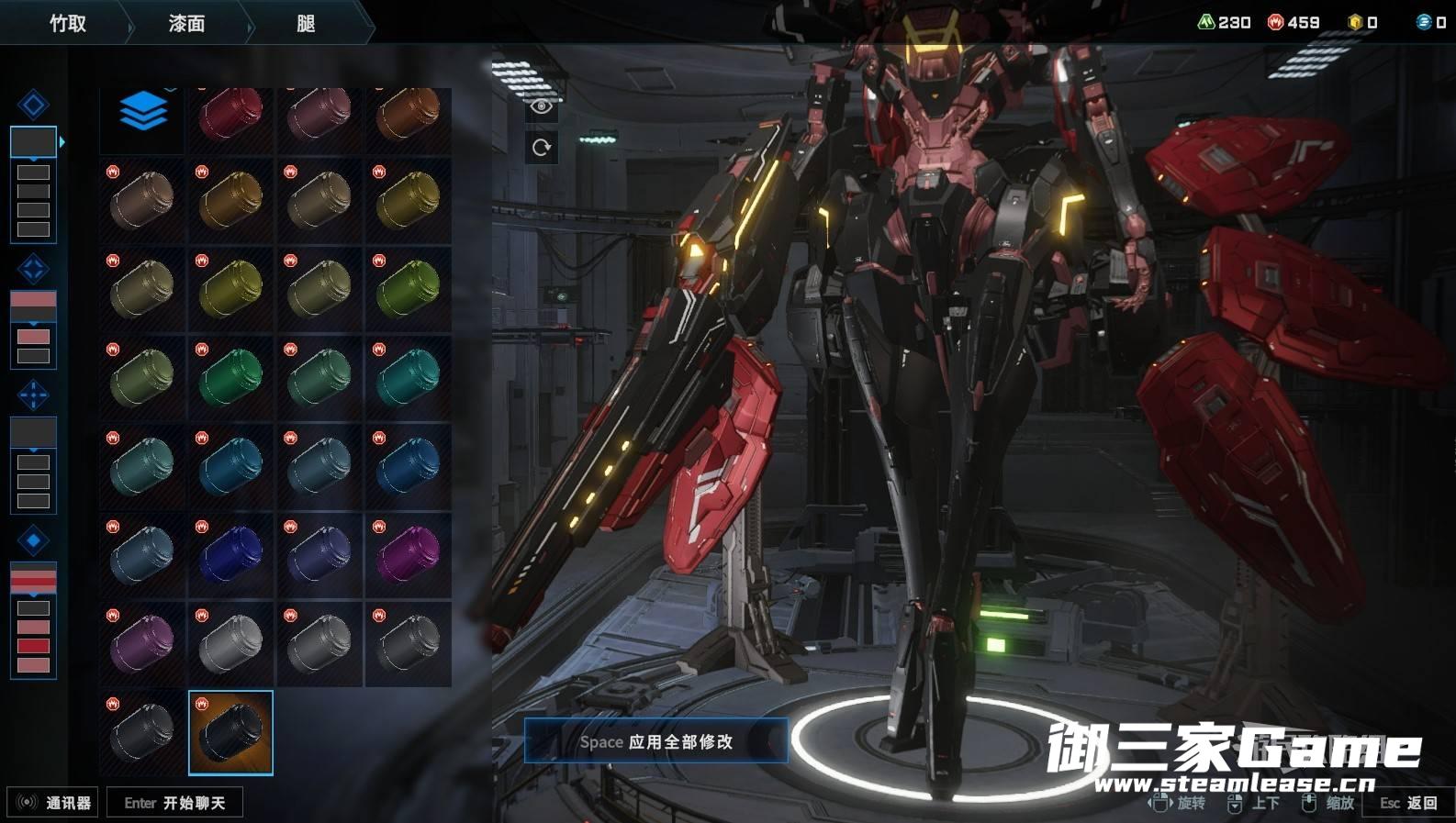This screenshot has width=1456, height=823.
Task: Click 开始聊天 to open chat
Action: [174, 803]
